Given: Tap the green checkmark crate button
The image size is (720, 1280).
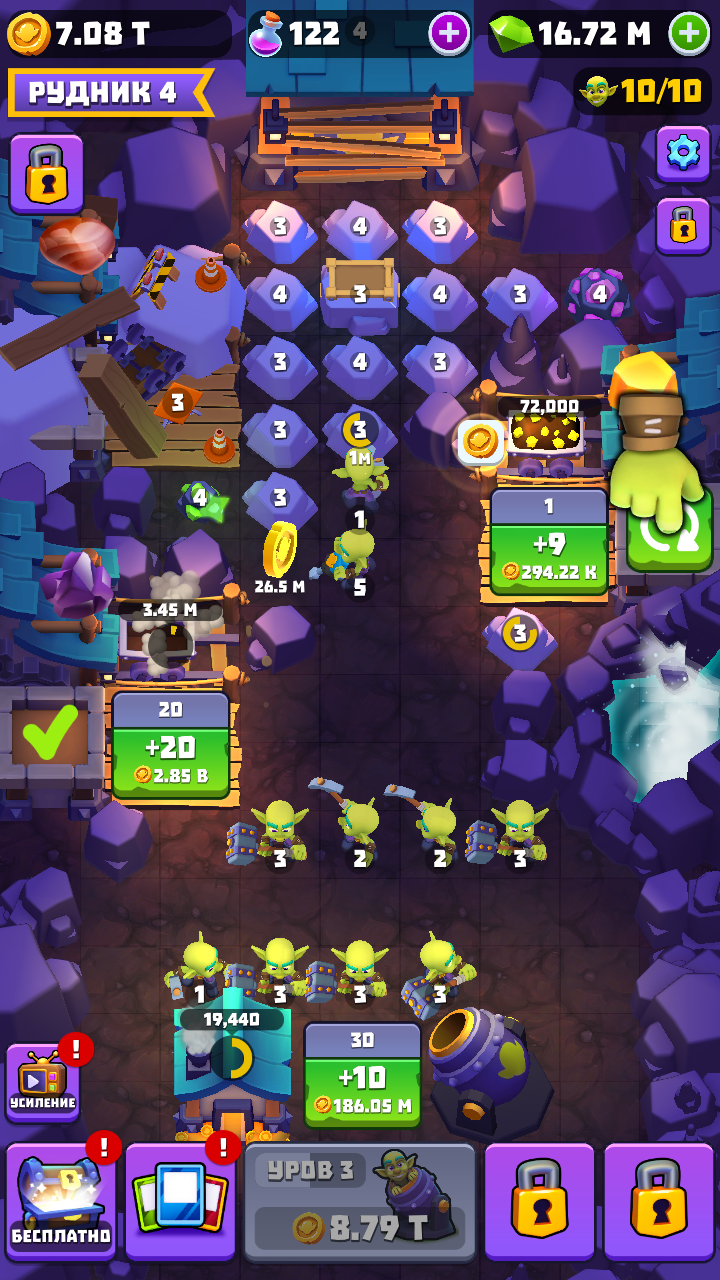Looking at the screenshot, I should coord(50,734).
